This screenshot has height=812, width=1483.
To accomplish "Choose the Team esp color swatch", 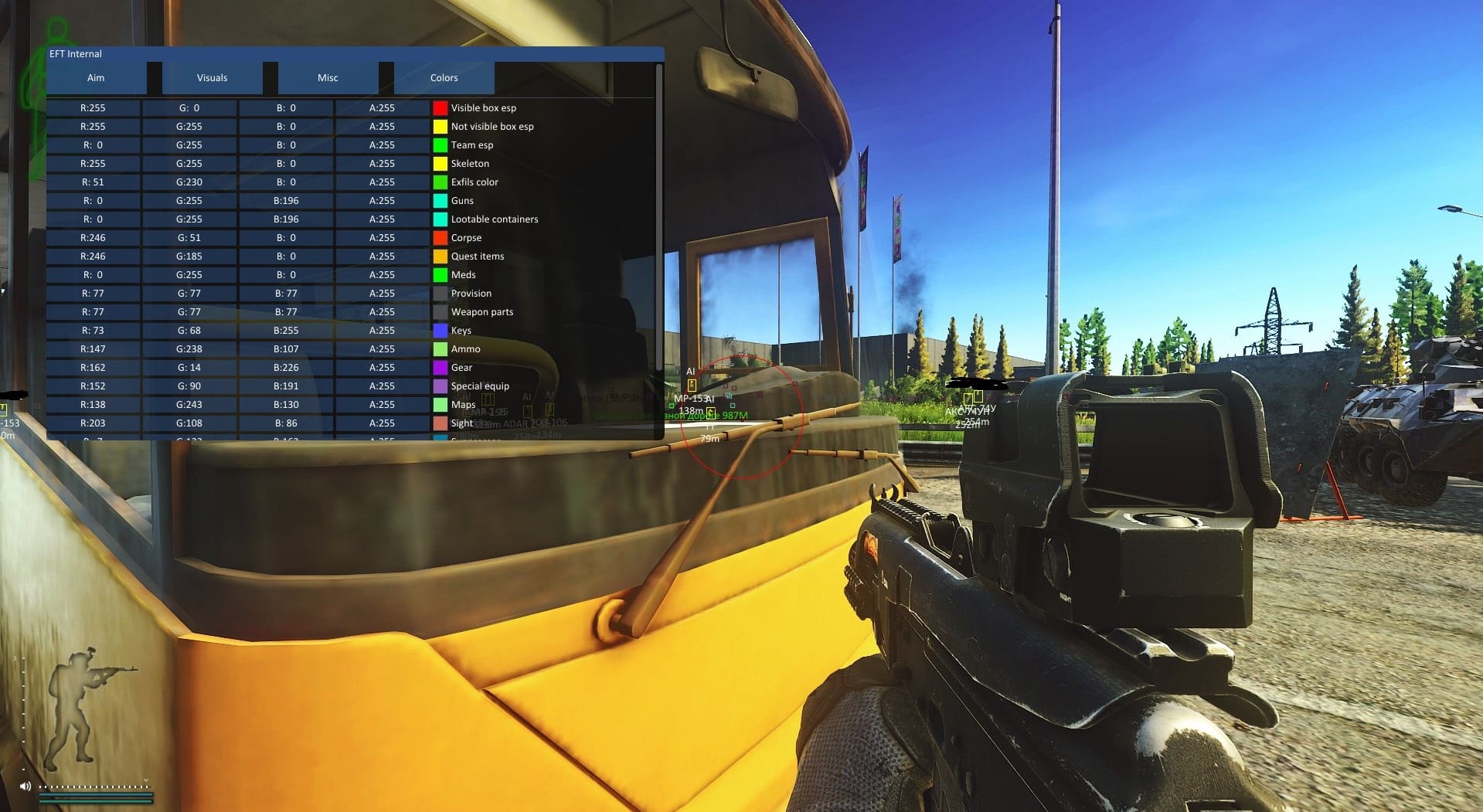I will click(440, 145).
